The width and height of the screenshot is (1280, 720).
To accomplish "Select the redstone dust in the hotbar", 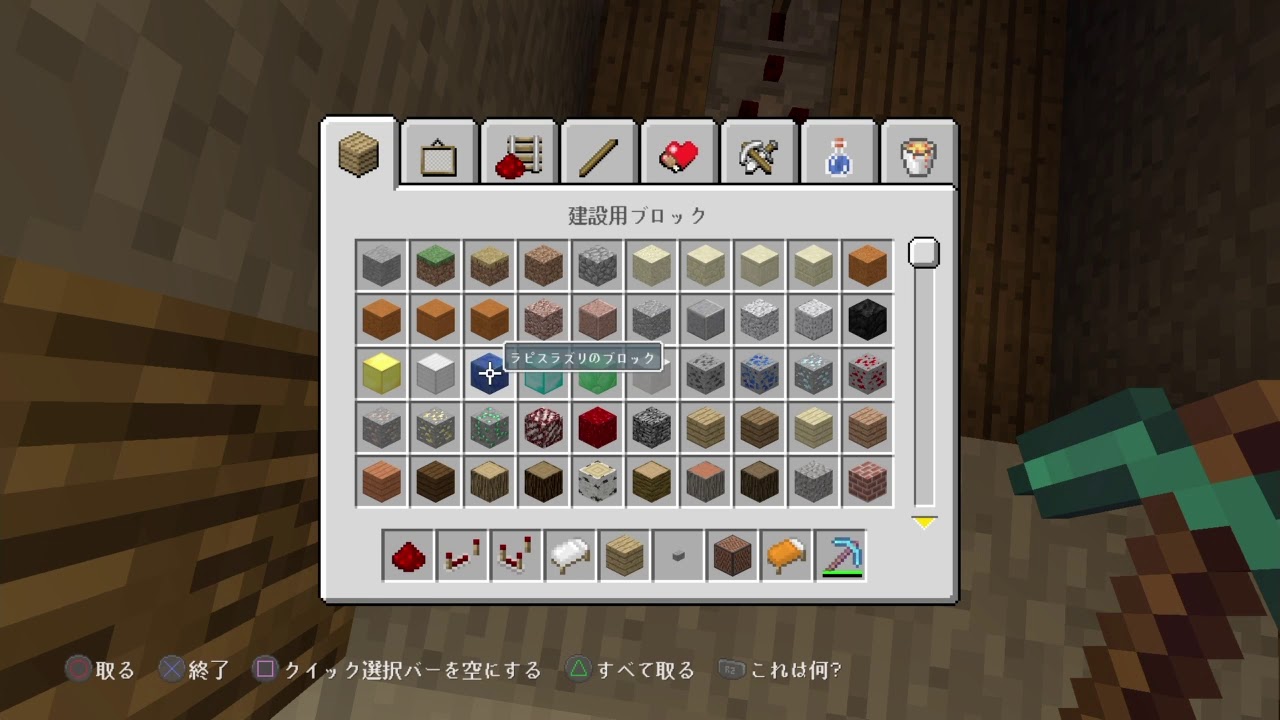I will point(407,556).
